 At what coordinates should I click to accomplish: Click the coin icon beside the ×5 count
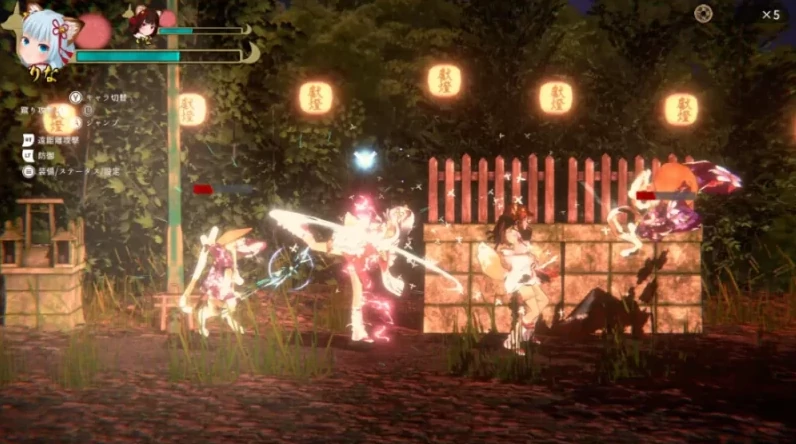tap(704, 14)
